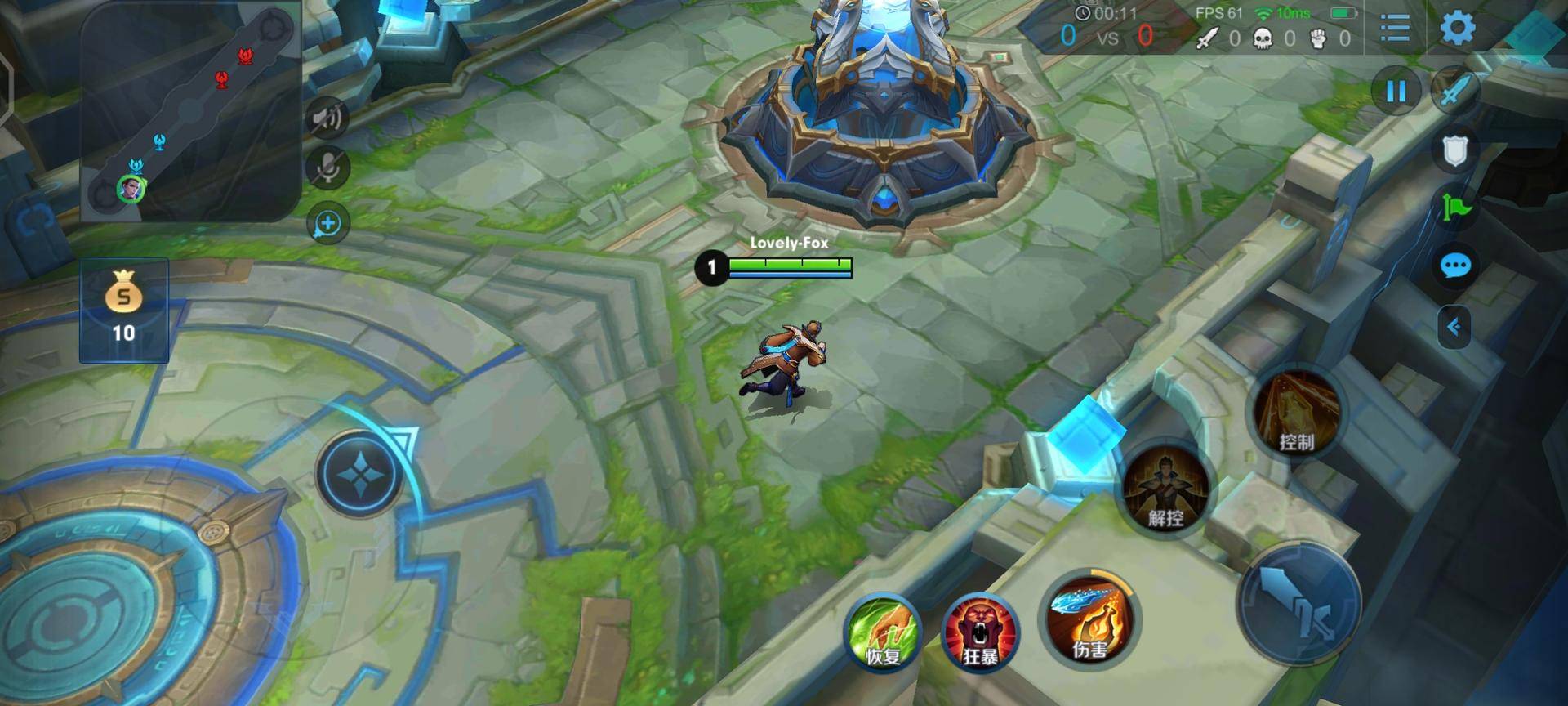This screenshot has height=706, width=1568.
Task: Open the gear settings menu
Action: [x=1458, y=29]
